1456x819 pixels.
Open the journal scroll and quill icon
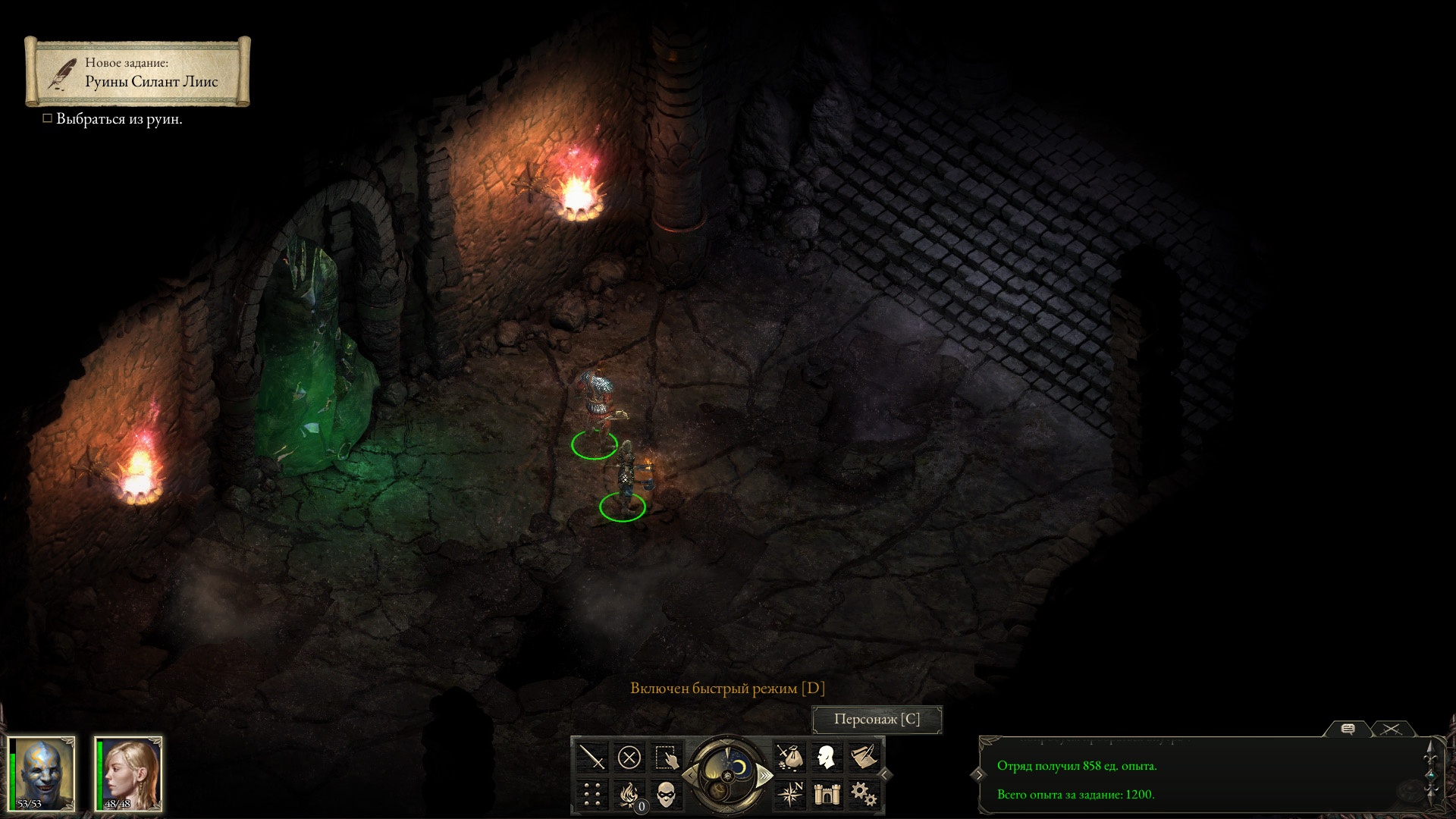[x=864, y=757]
